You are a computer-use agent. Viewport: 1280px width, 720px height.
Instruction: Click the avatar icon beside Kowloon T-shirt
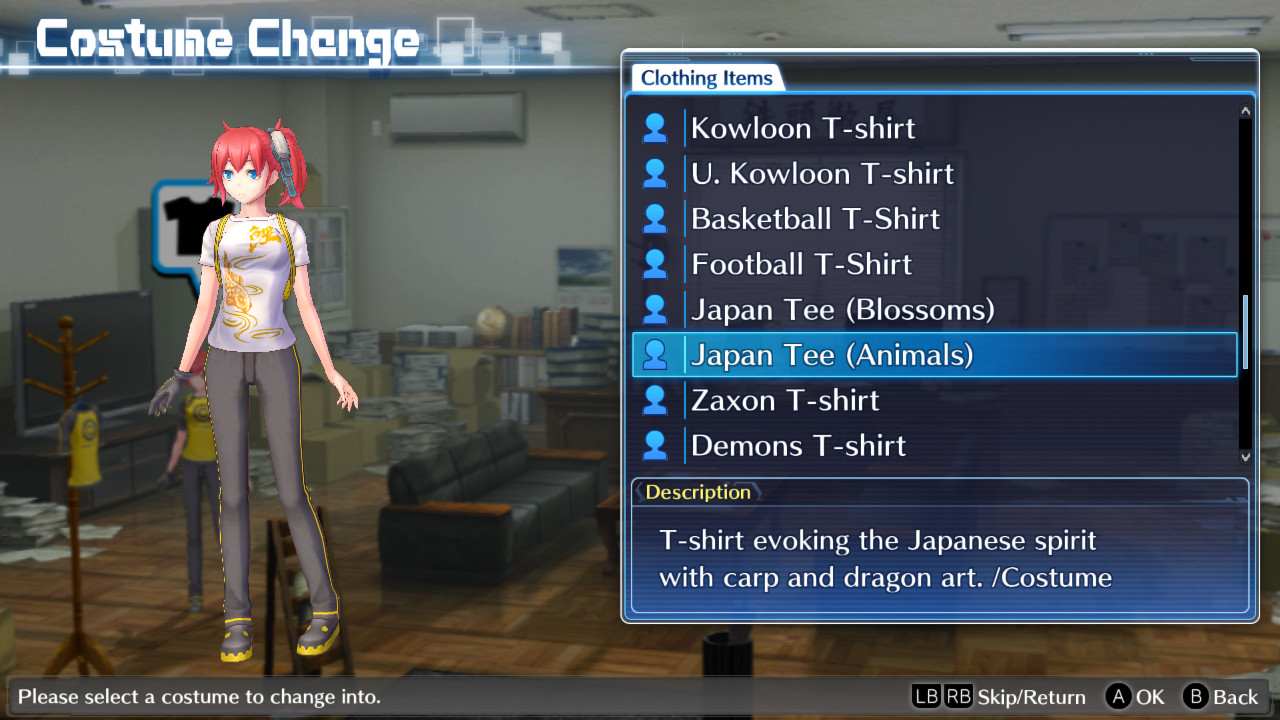click(656, 127)
